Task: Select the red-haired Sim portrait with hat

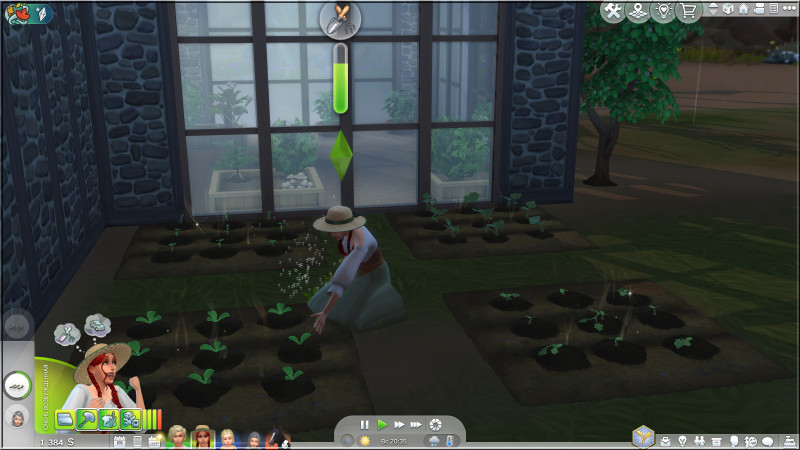Action: click(x=203, y=437)
